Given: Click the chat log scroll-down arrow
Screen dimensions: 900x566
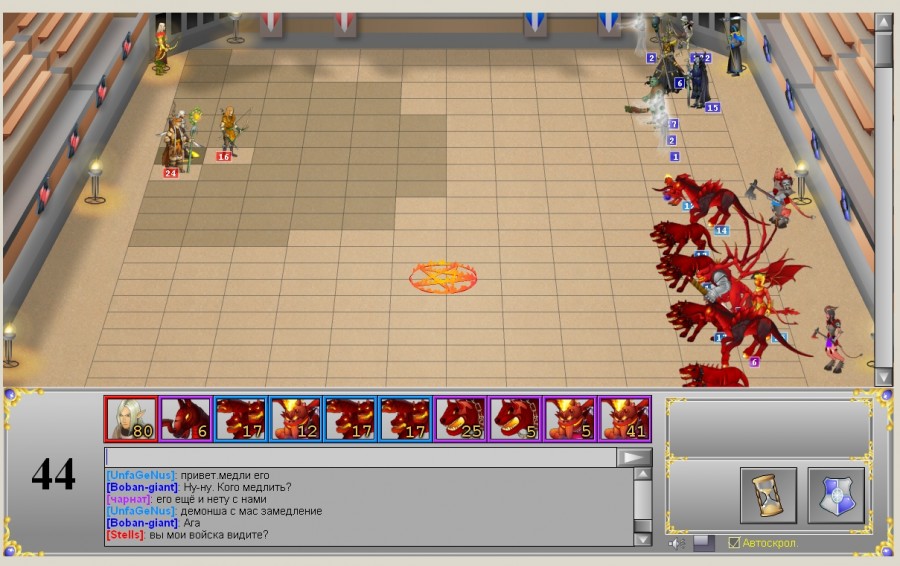Looking at the screenshot, I should (x=642, y=539).
